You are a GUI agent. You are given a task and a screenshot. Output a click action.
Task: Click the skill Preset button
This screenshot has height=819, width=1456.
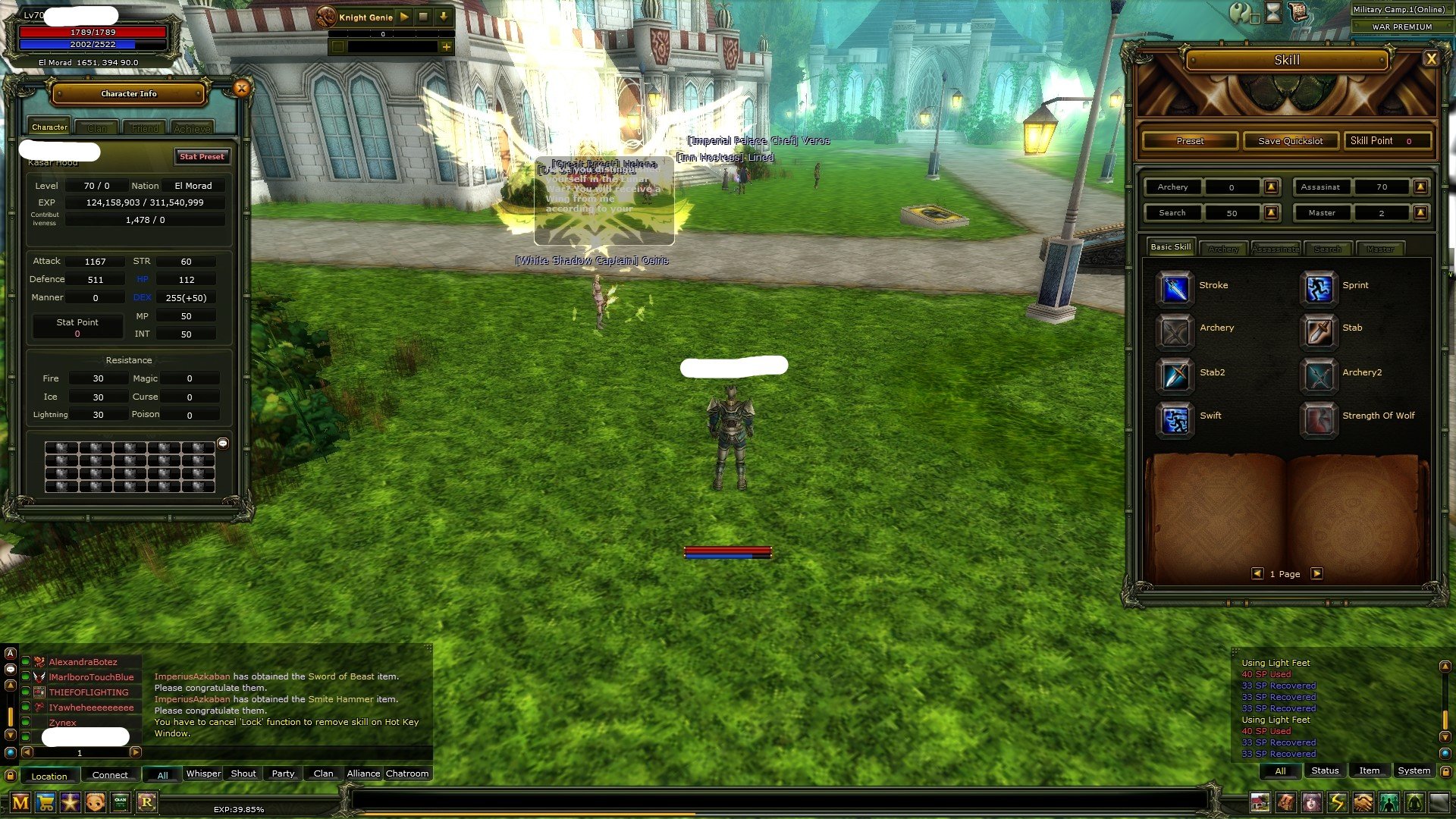tap(1190, 141)
